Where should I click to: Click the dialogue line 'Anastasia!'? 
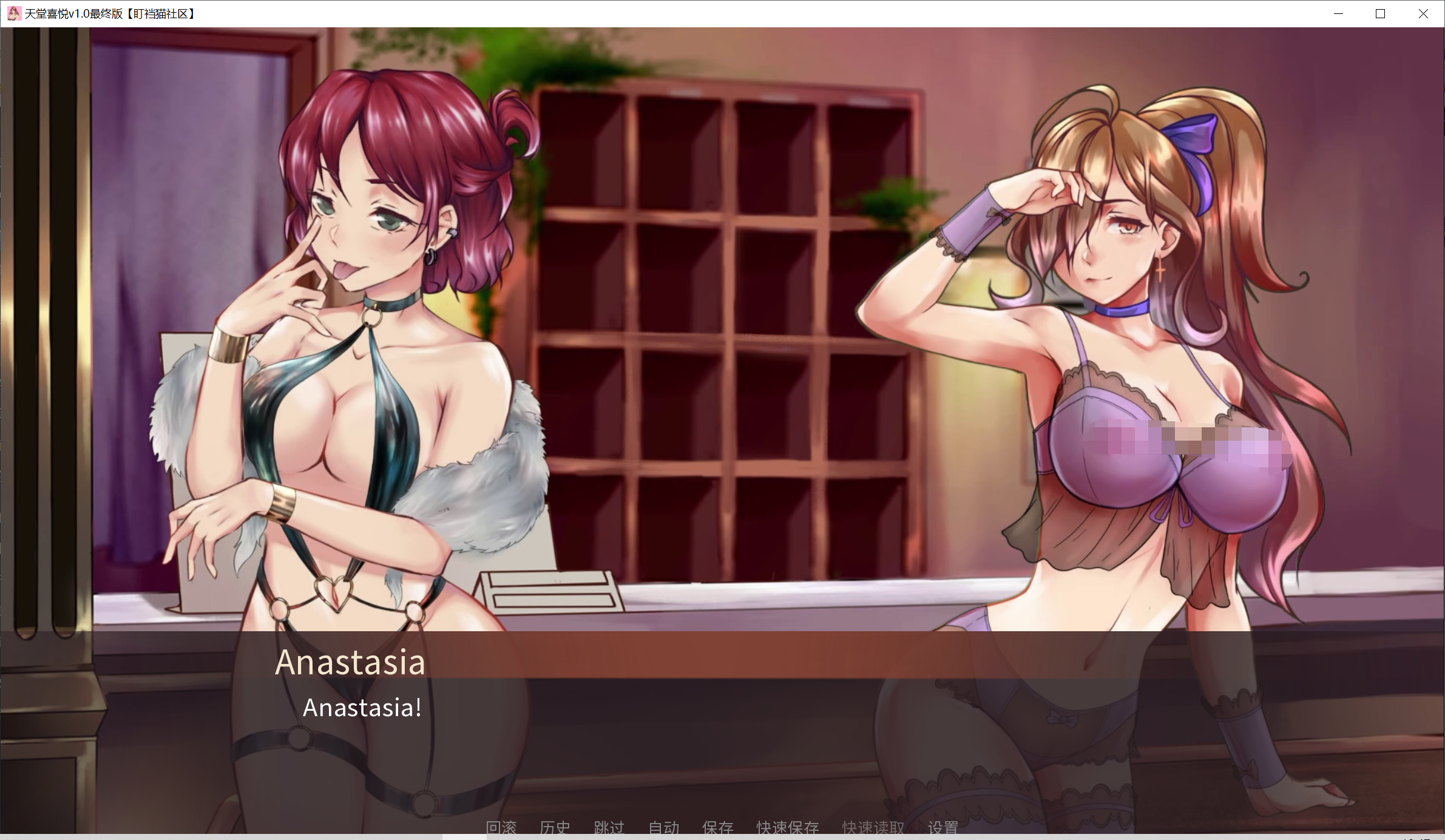pyautogui.click(x=361, y=707)
